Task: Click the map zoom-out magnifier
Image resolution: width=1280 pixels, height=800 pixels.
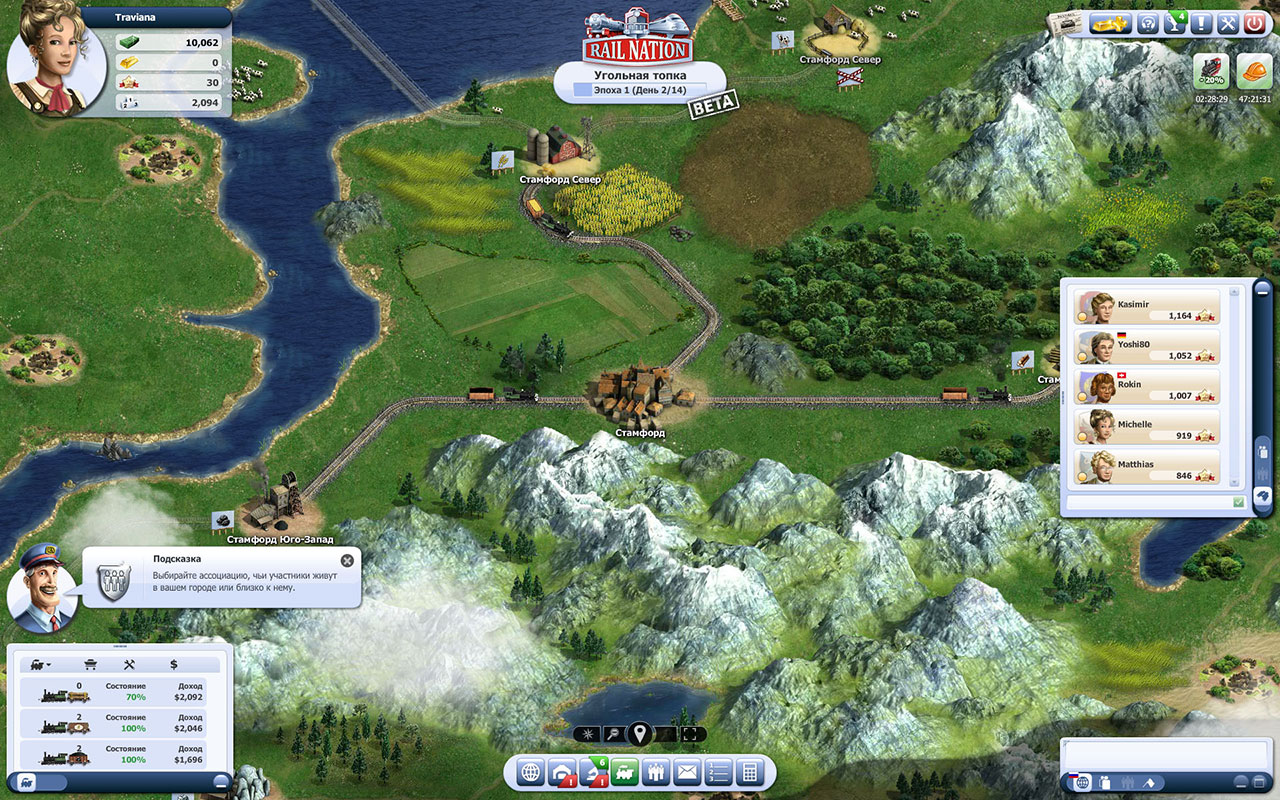Action: [614, 735]
